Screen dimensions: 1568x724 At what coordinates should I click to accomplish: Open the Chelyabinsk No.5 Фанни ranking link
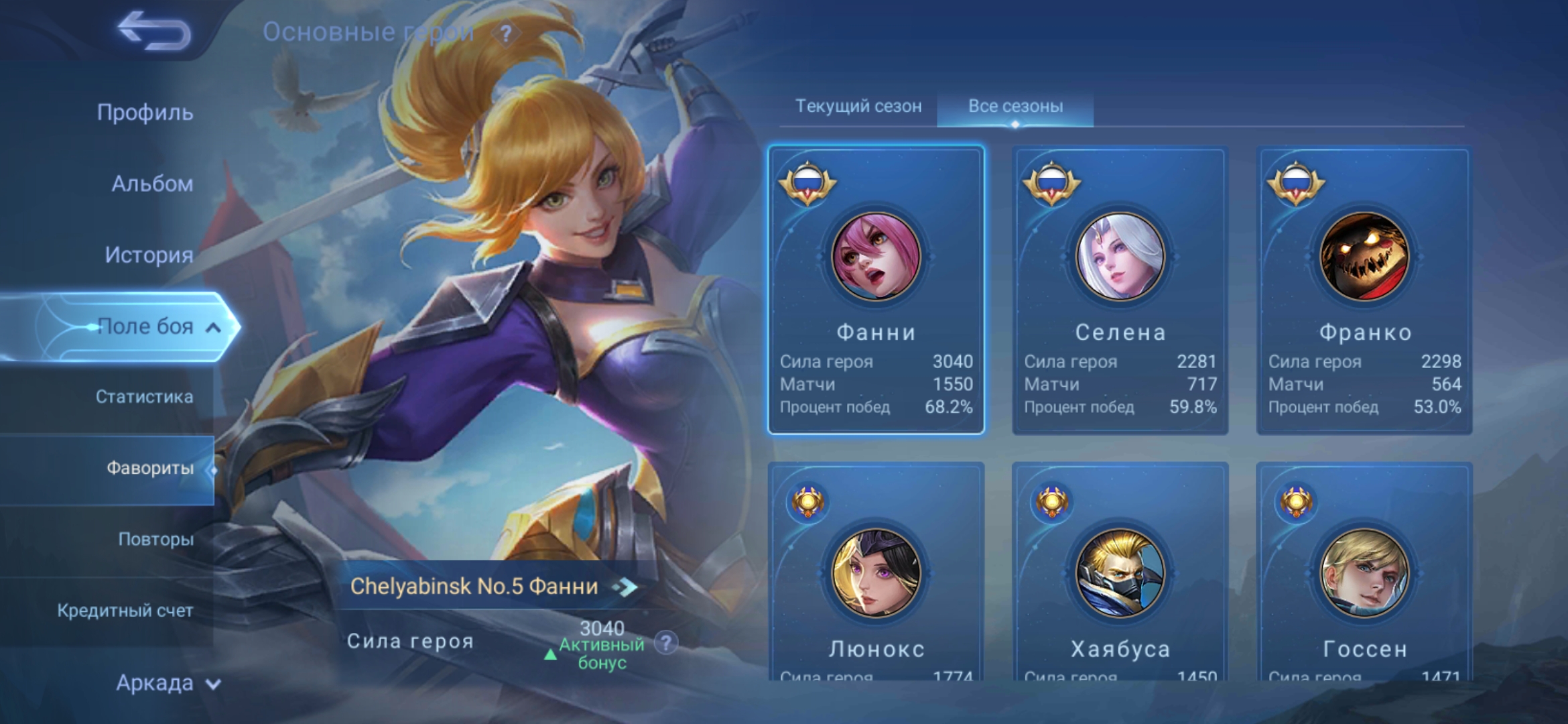[x=493, y=587]
